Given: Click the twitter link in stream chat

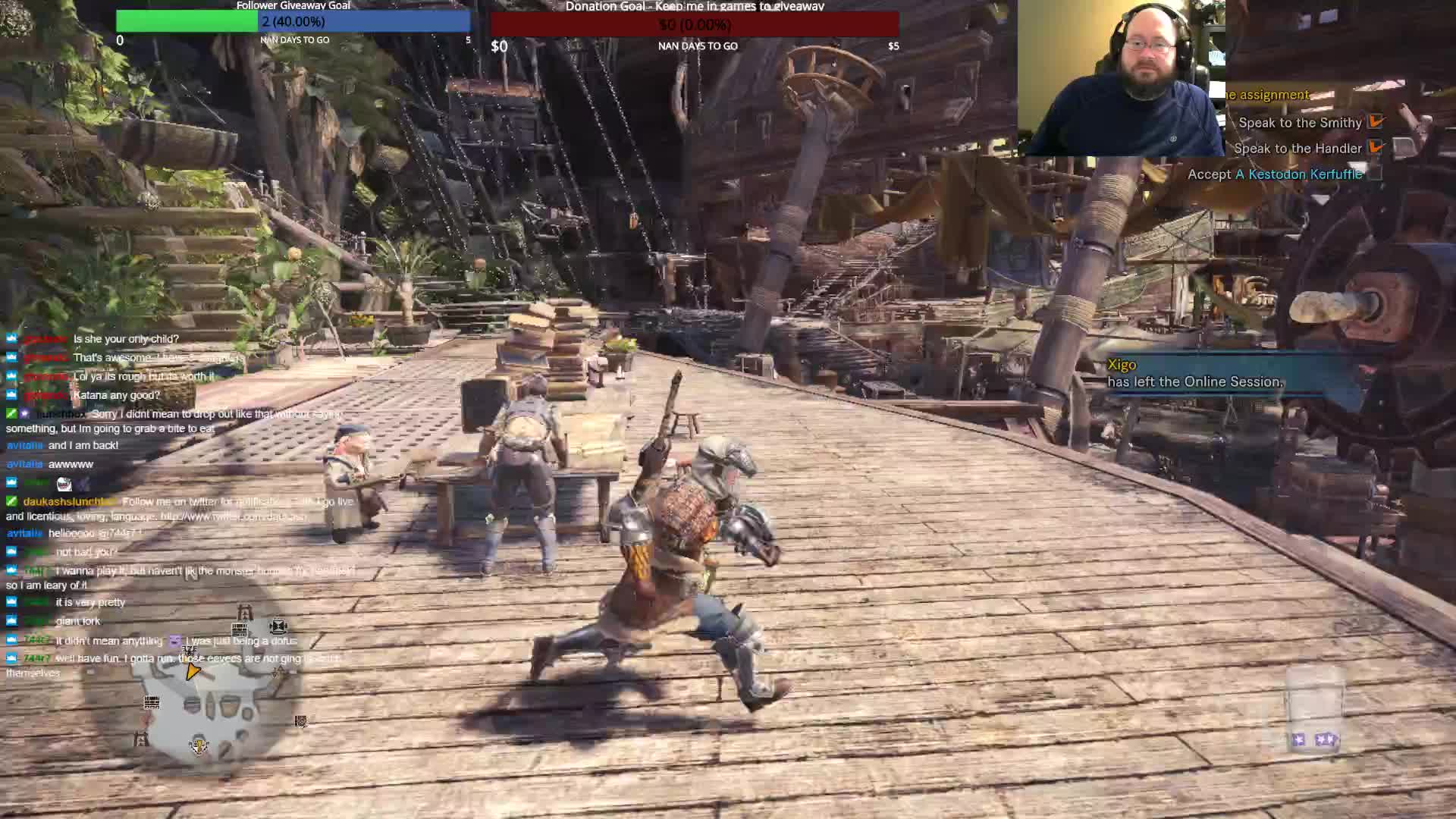Looking at the screenshot, I should pyautogui.click(x=234, y=516).
